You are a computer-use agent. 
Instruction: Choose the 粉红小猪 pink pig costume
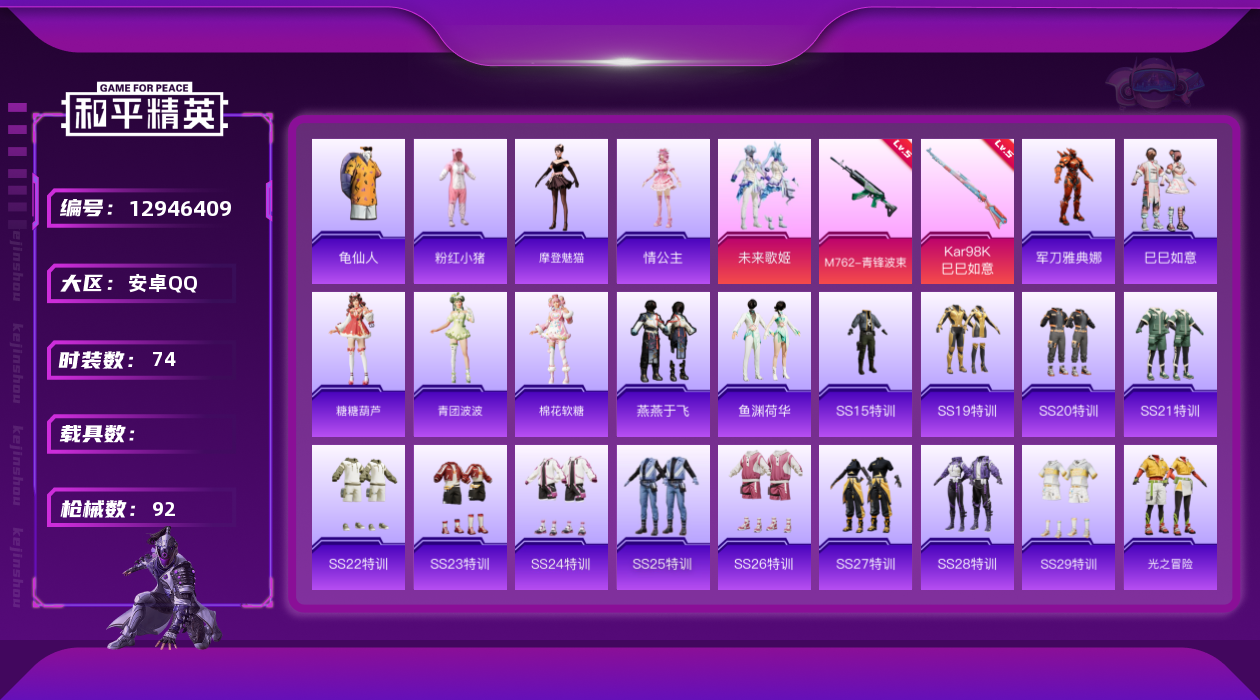point(460,211)
